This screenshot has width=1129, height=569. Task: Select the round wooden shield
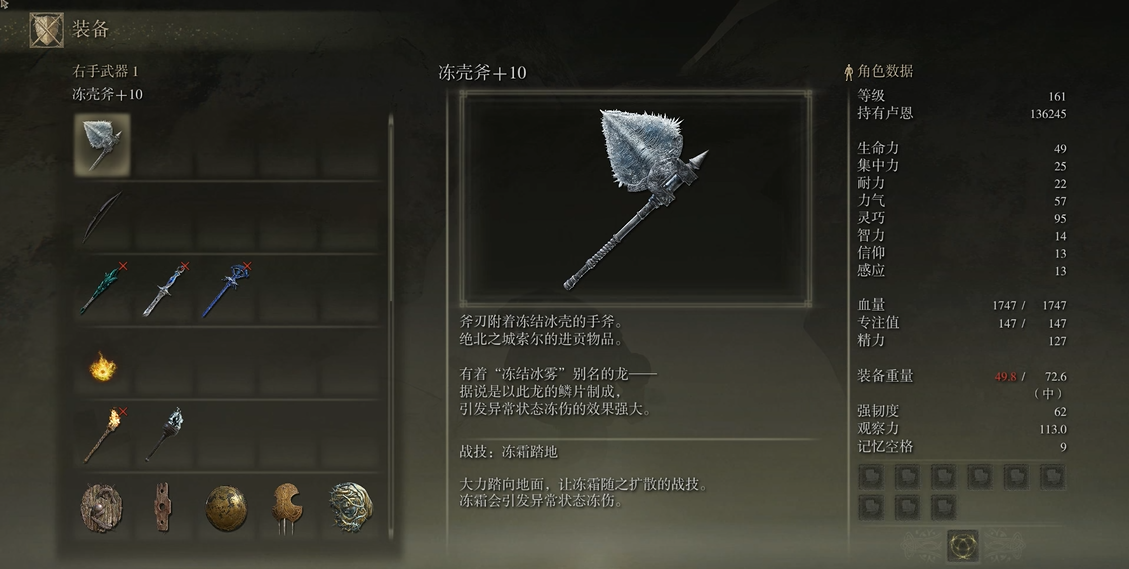coord(102,507)
